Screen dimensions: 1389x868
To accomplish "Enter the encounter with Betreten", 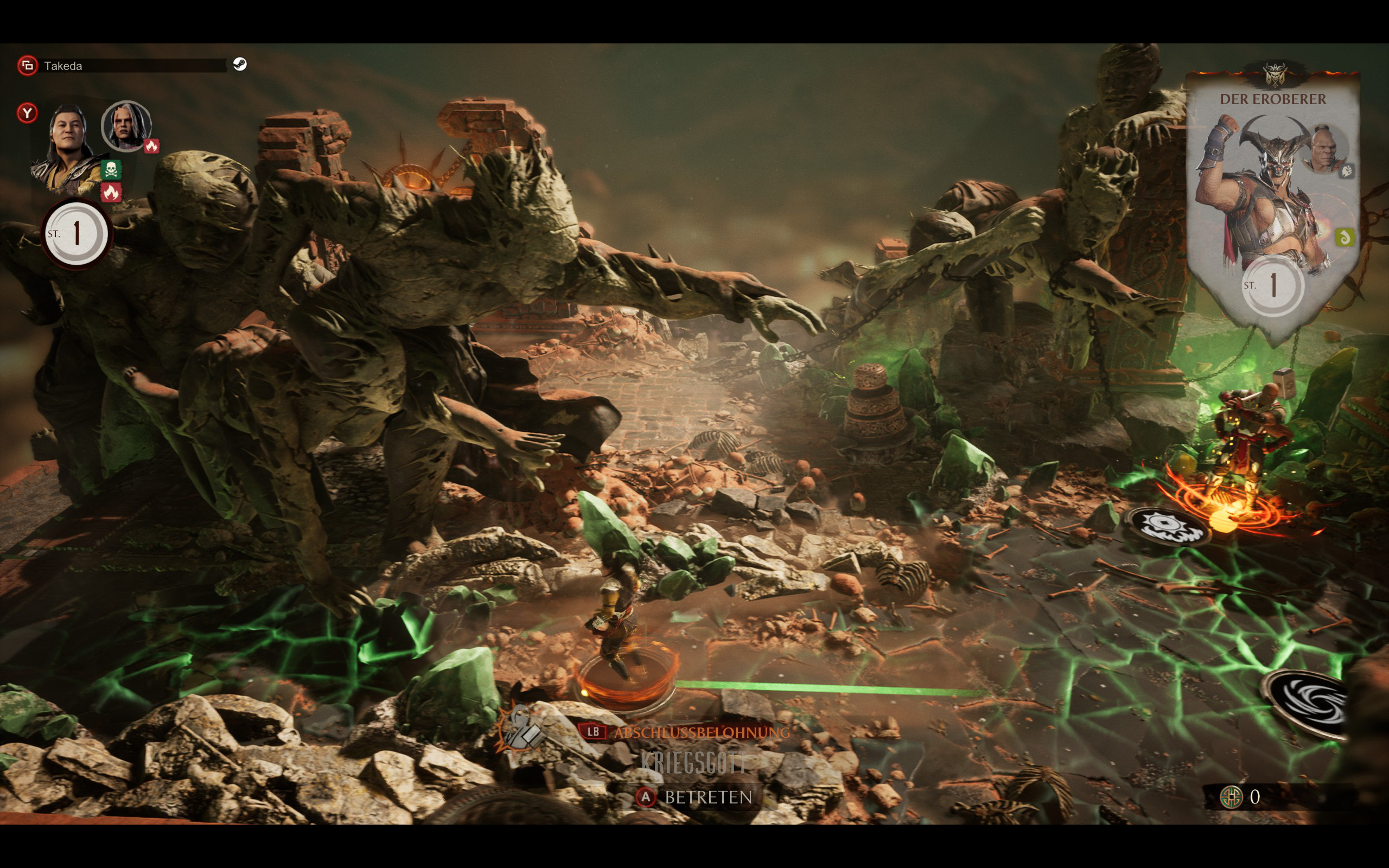I will [694, 797].
